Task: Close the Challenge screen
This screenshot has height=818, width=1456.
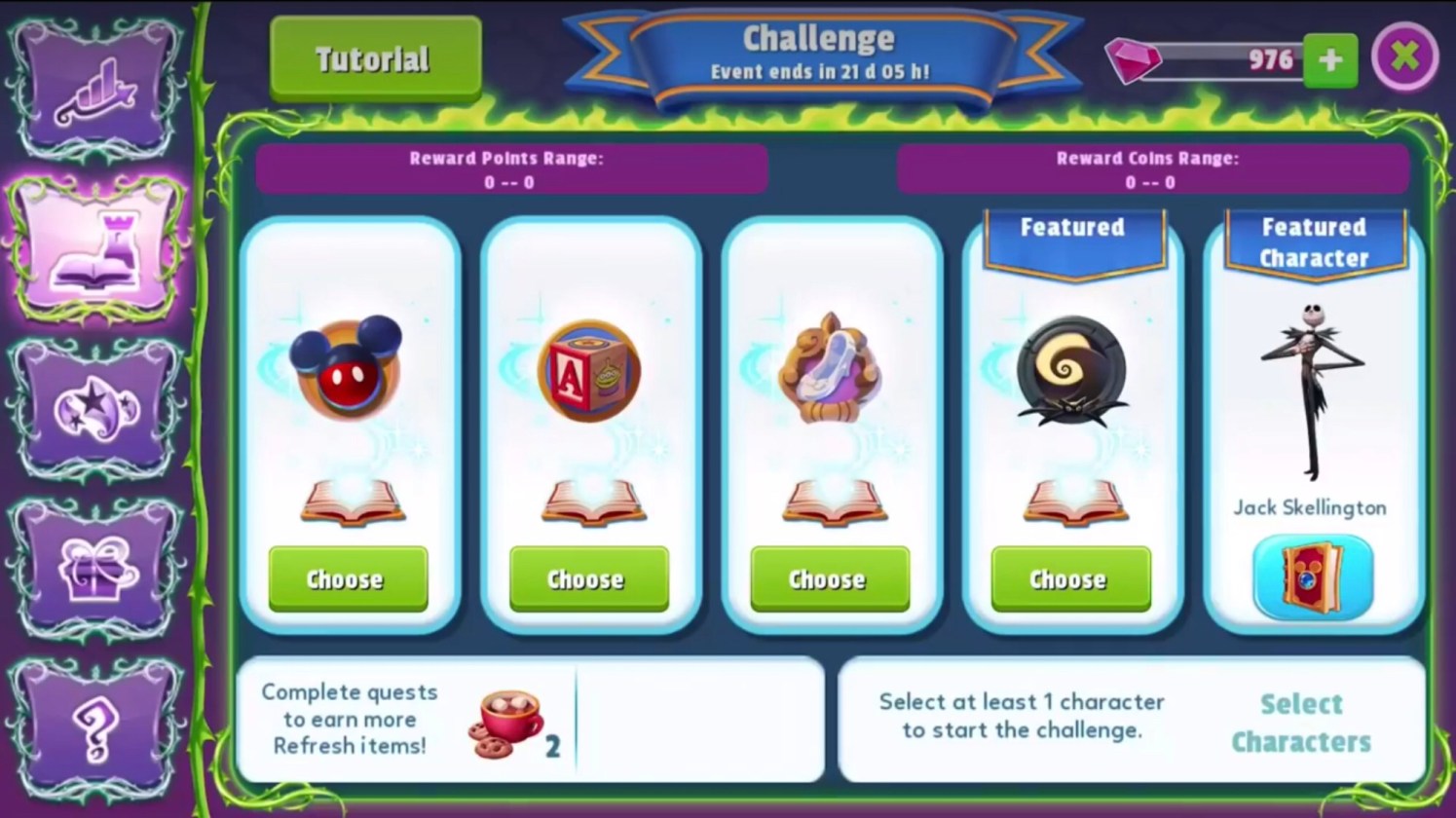Action: [x=1404, y=57]
